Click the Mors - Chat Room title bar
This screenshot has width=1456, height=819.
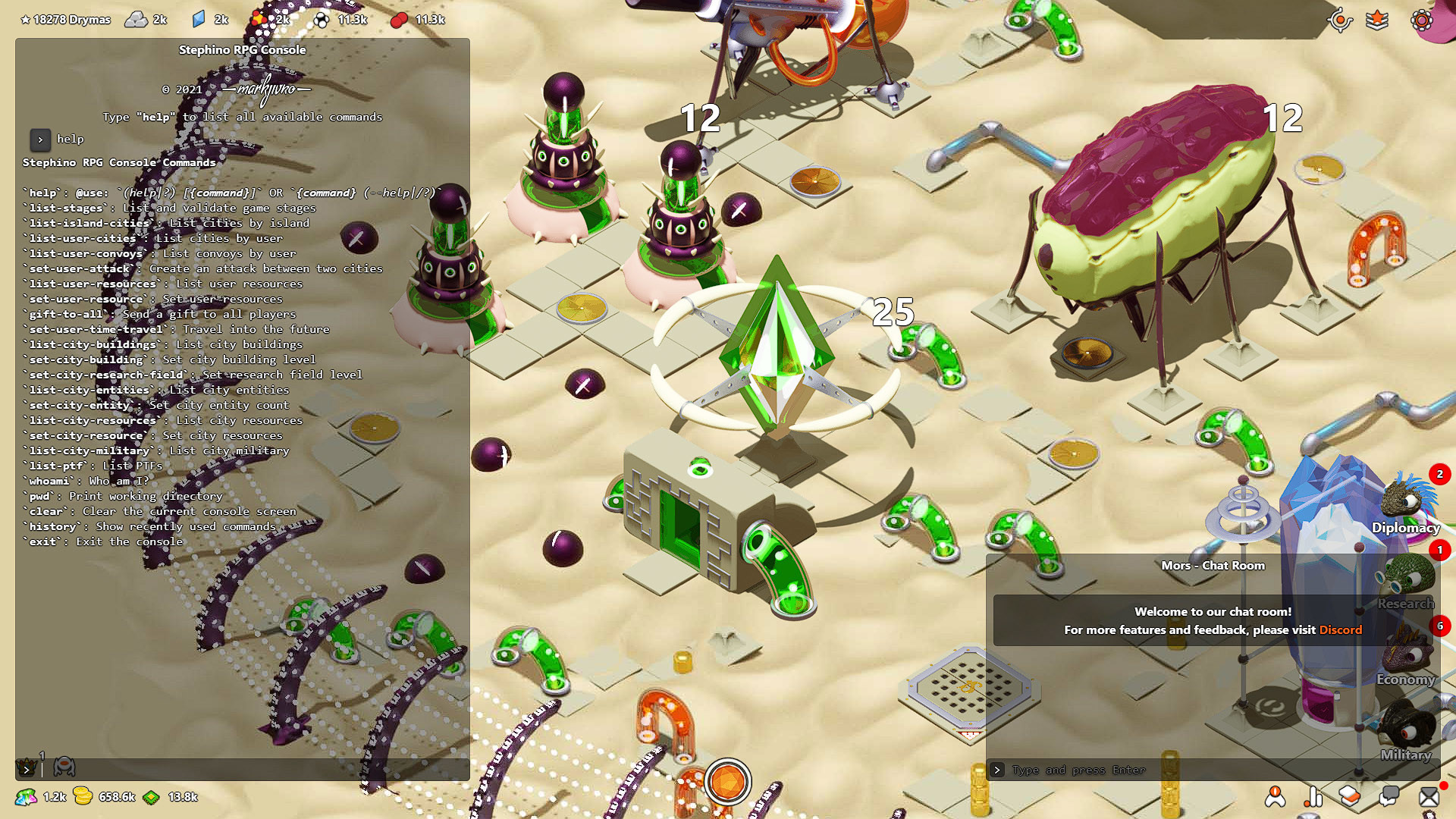1213,565
